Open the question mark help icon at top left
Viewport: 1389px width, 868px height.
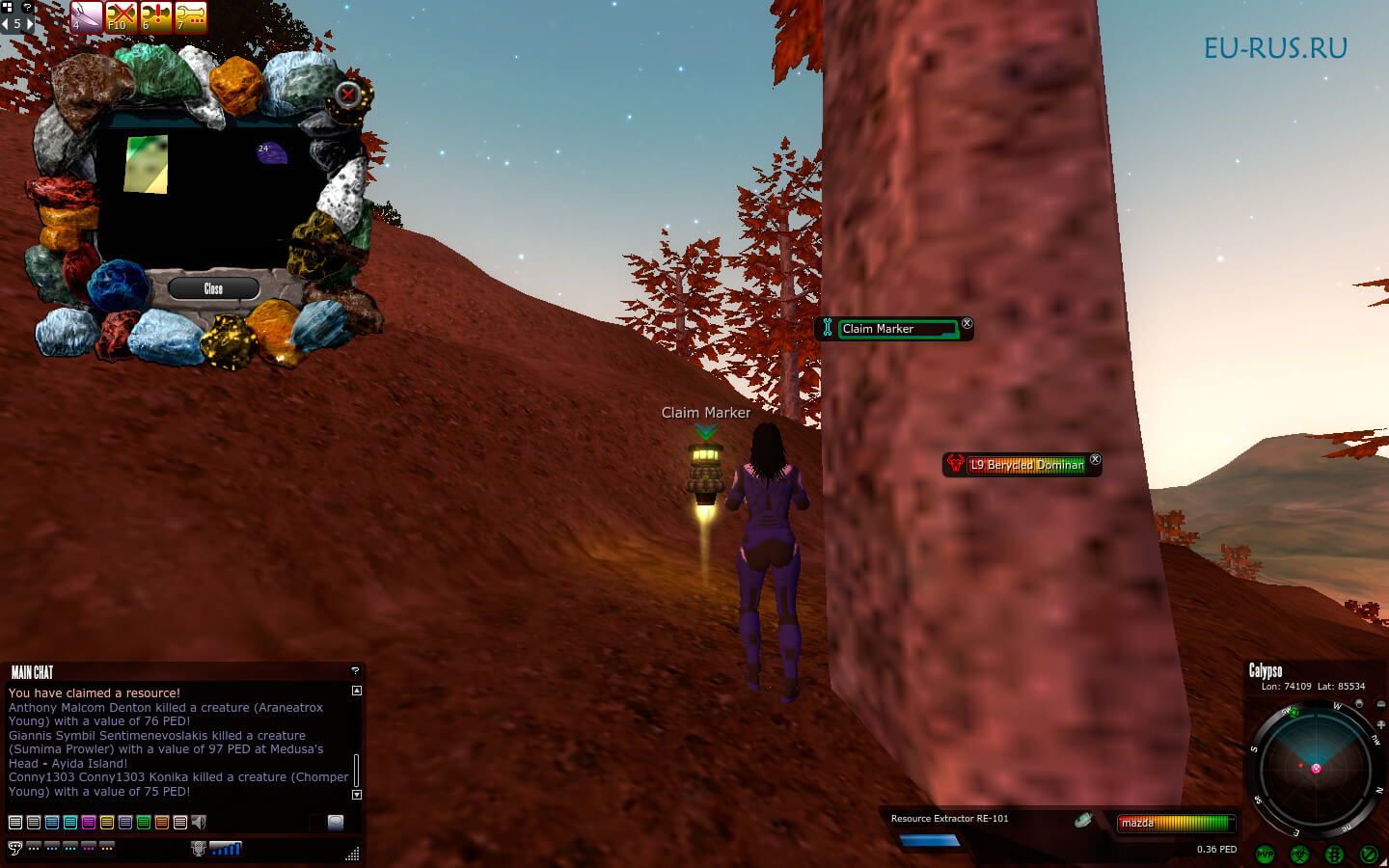point(27,7)
